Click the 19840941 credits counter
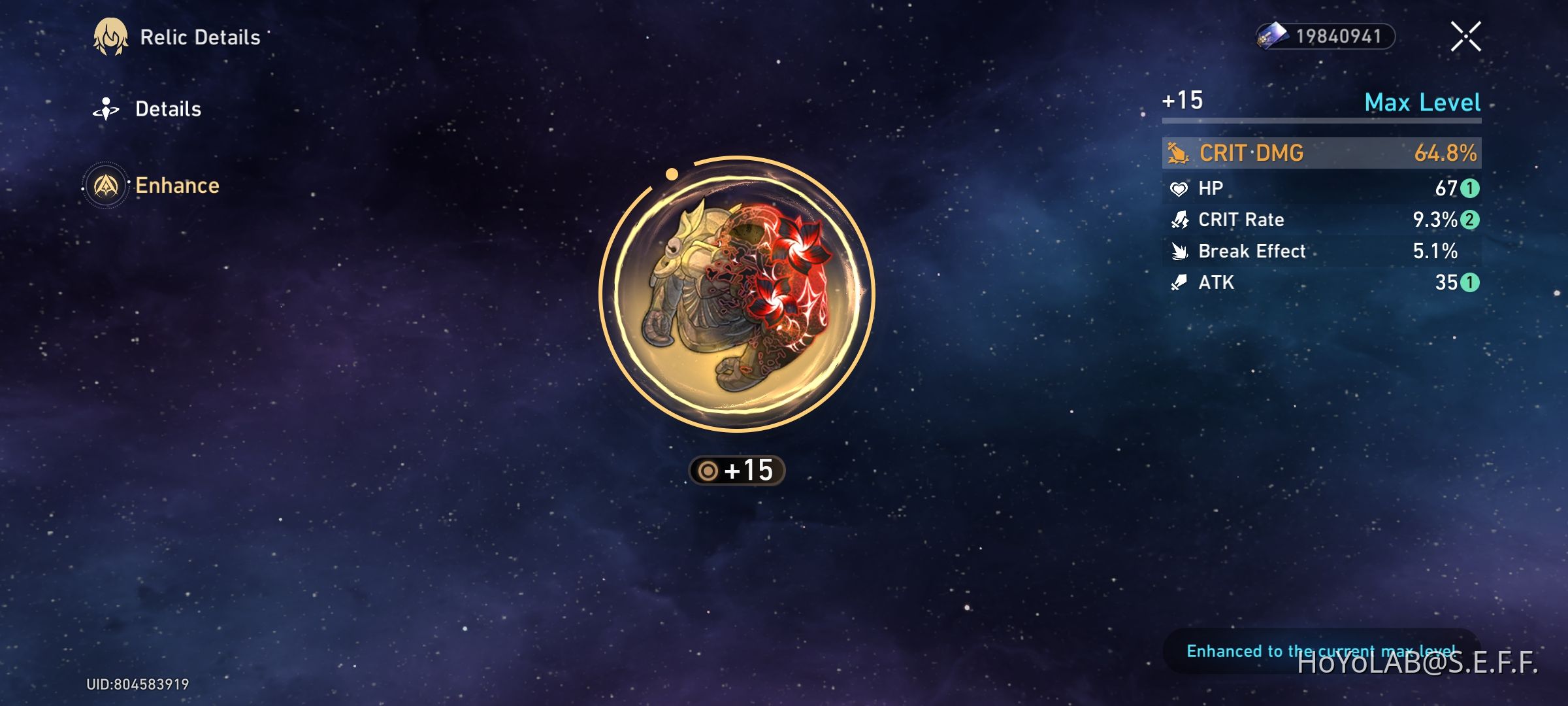This screenshot has width=1568, height=706. 1339,37
